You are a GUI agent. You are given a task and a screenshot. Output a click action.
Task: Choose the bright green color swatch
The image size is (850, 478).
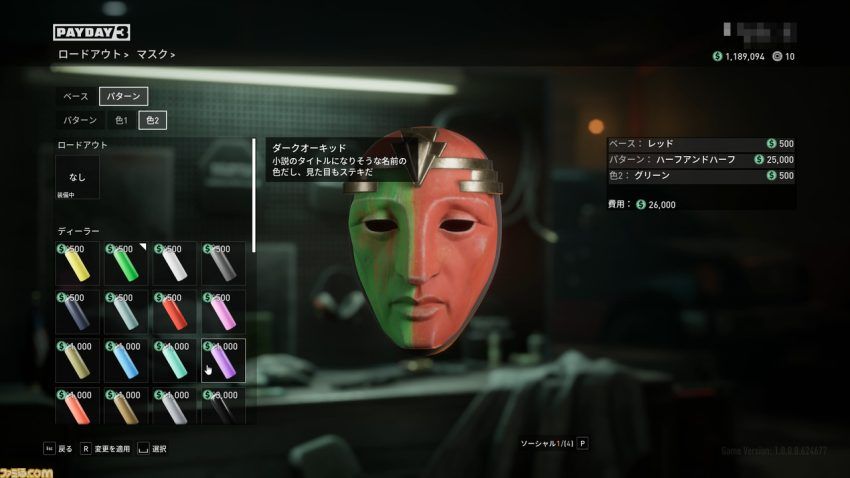(125, 263)
